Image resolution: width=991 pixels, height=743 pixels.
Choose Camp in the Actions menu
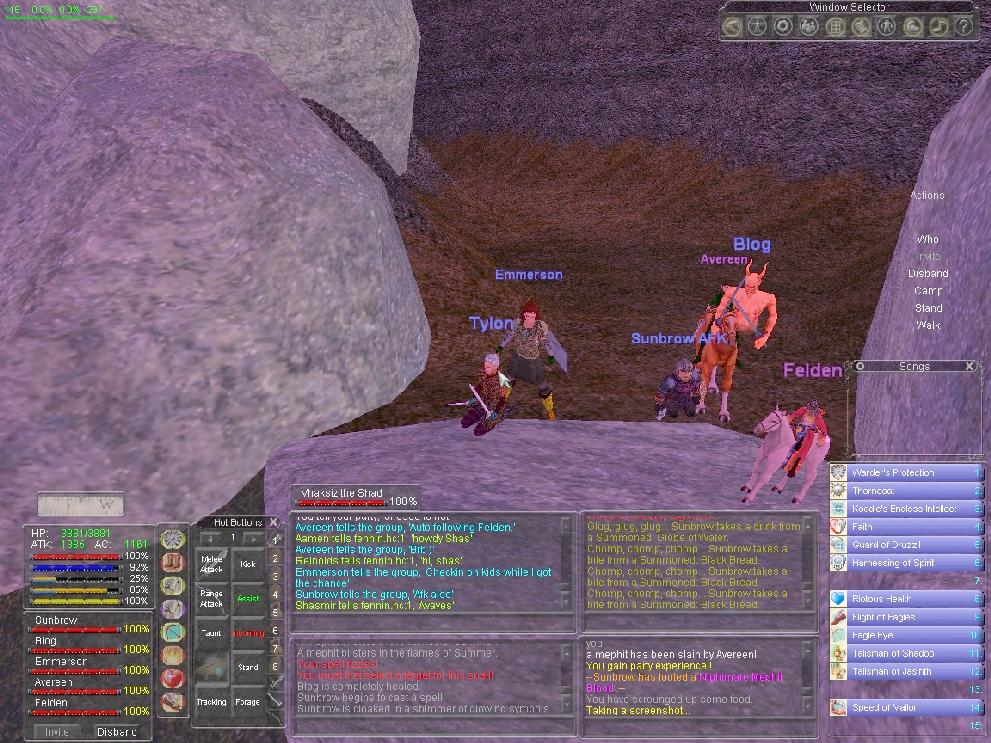(x=928, y=291)
